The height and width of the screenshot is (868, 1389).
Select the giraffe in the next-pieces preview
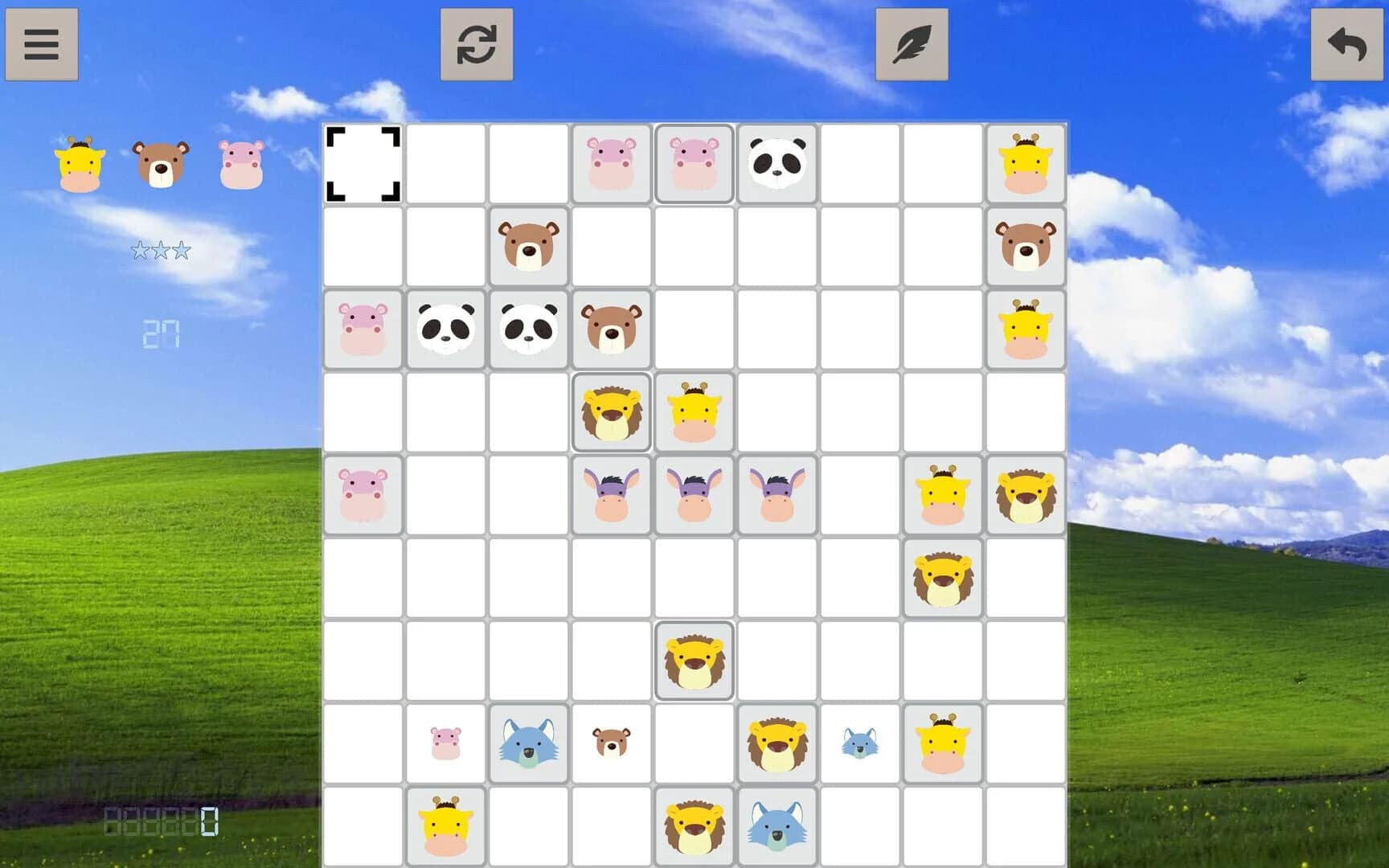(x=78, y=163)
